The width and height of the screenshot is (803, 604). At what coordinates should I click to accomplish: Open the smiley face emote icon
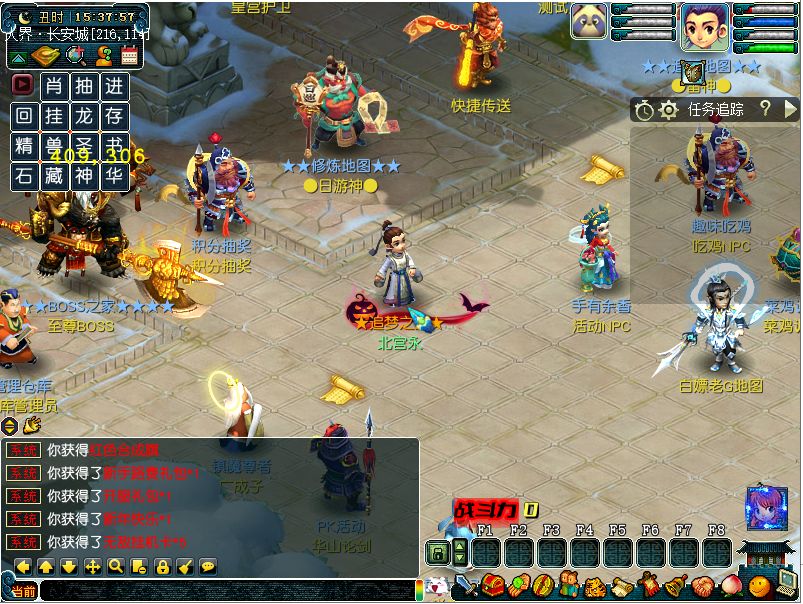(x=761, y=586)
